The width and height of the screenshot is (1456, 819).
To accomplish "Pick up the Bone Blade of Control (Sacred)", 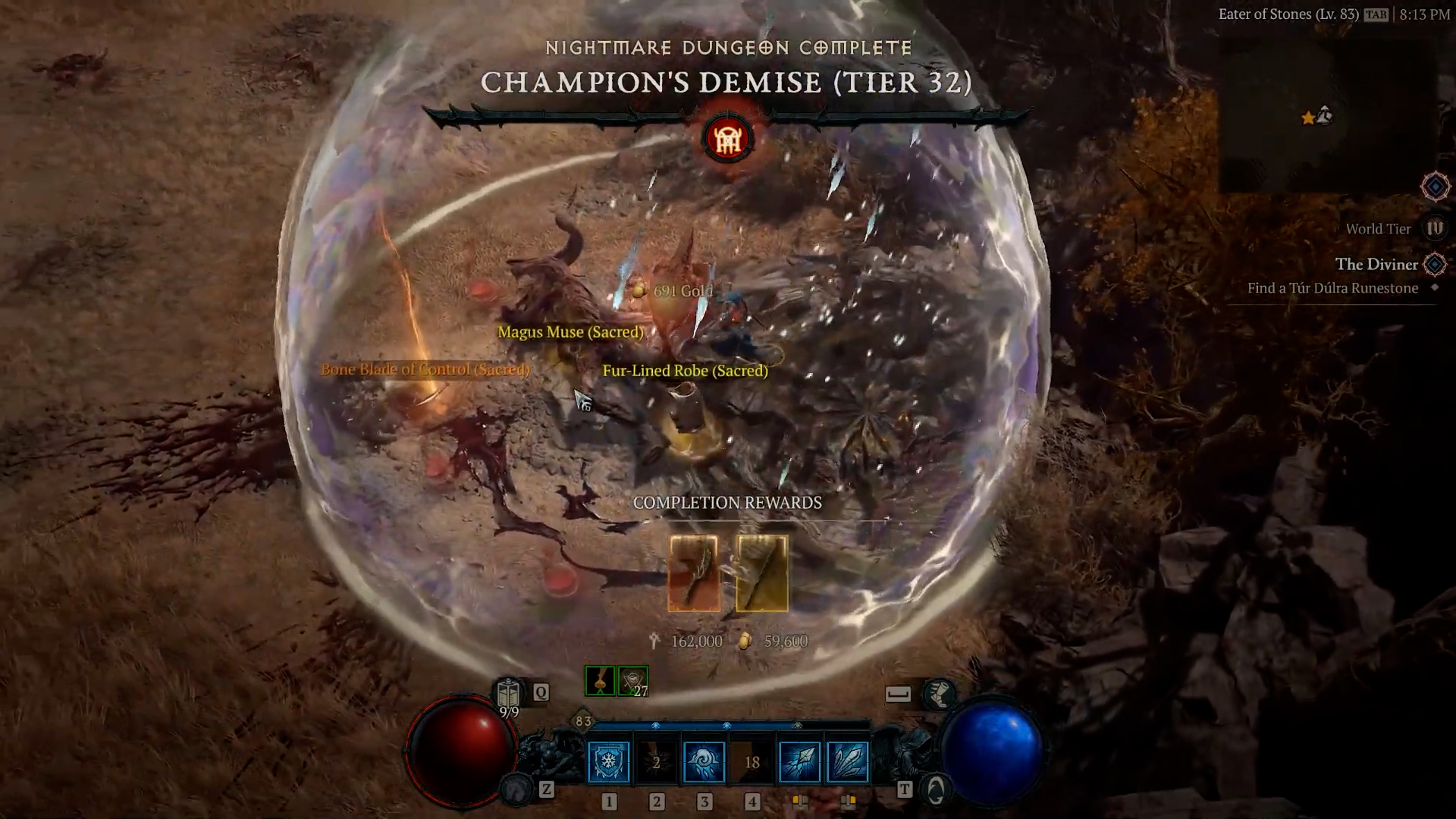I will click(425, 369).
